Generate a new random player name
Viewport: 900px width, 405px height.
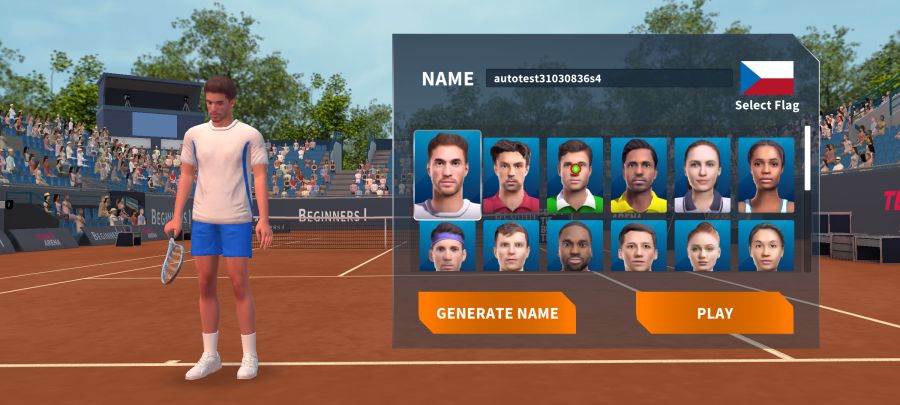coord(497,313)
